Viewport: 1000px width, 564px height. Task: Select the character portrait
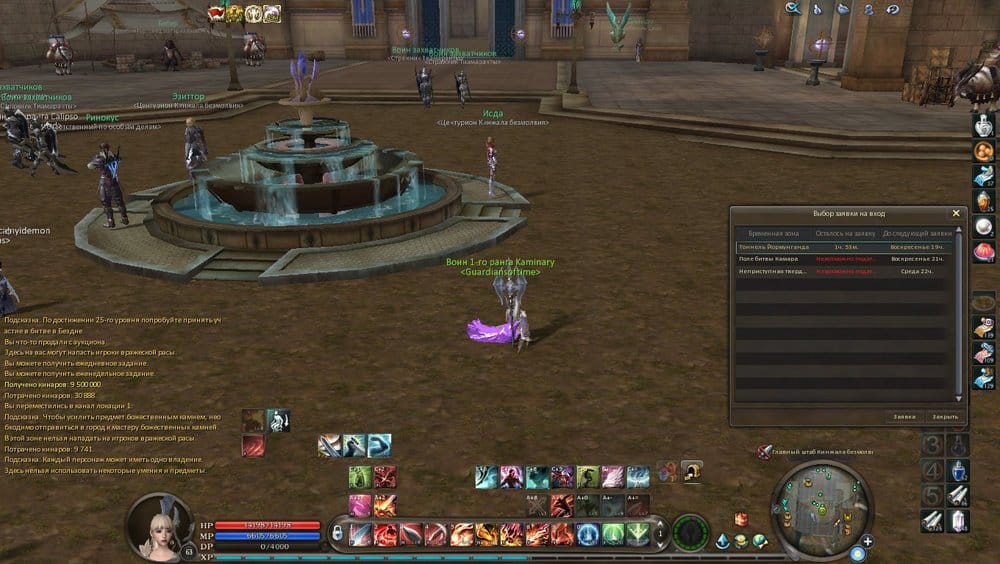156,523
